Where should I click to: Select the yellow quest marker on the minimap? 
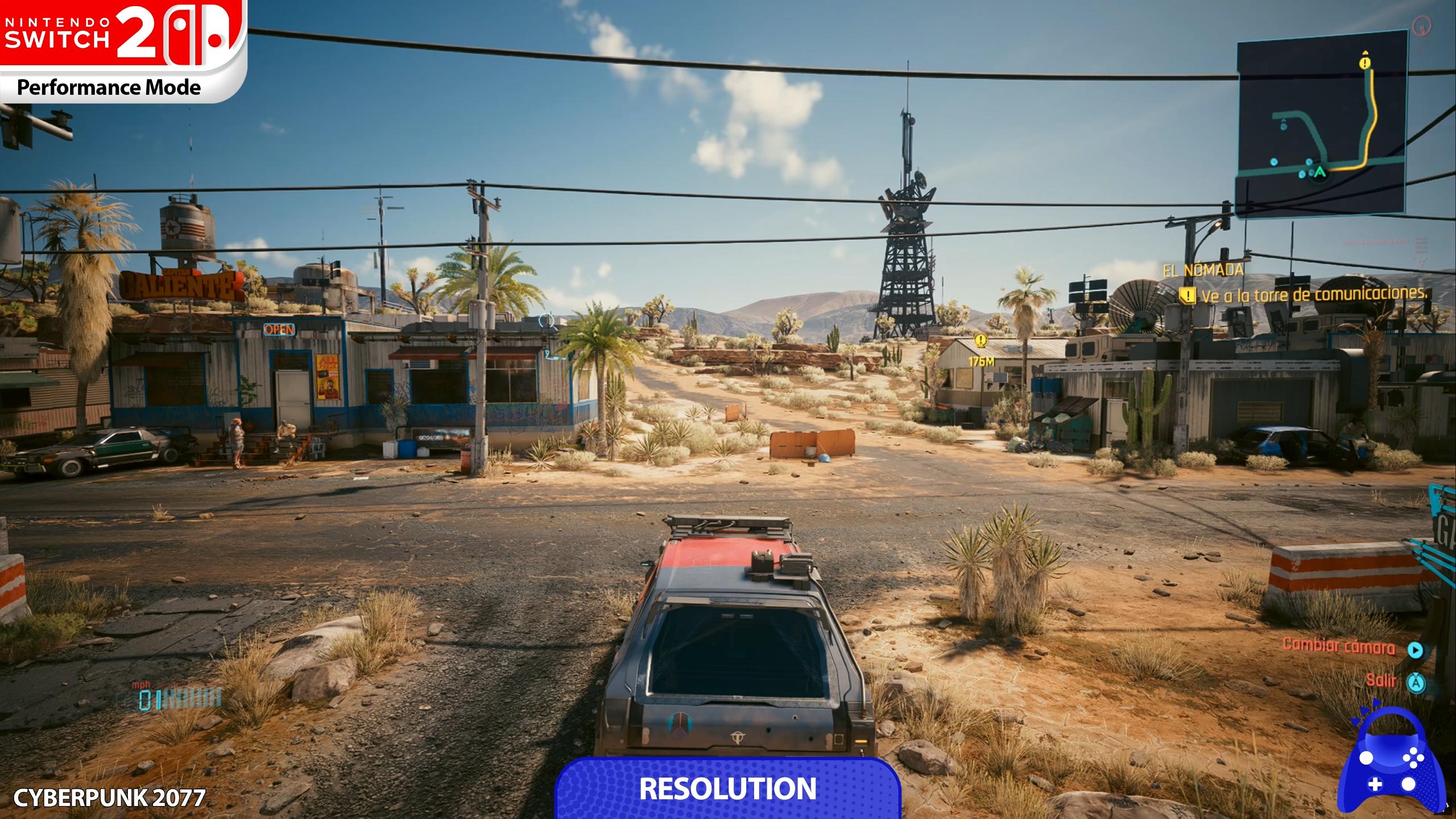pyautogui.click(x=1364, y=63)
